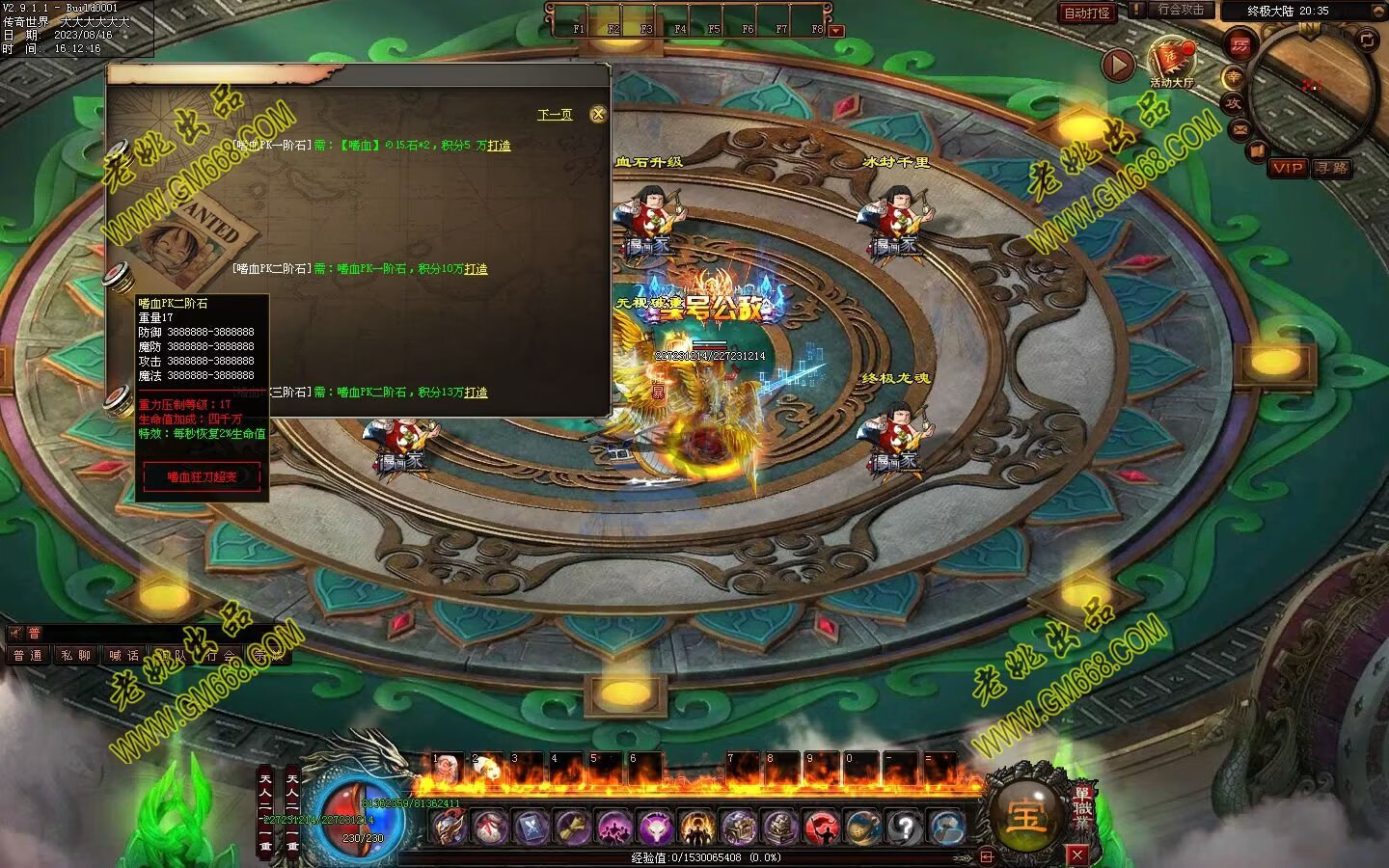Switch chat to 喊话 shout channel
The height and width of the screenshot is (868, 1389).
pos(123,656)
